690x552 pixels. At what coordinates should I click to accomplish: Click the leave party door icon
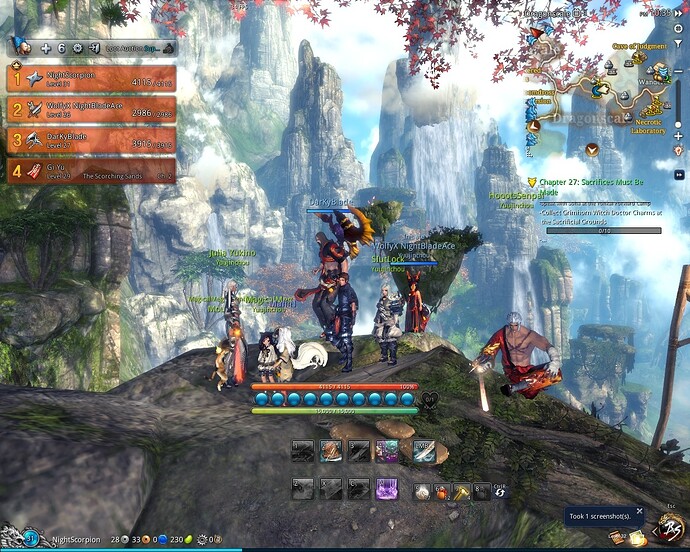93,48
